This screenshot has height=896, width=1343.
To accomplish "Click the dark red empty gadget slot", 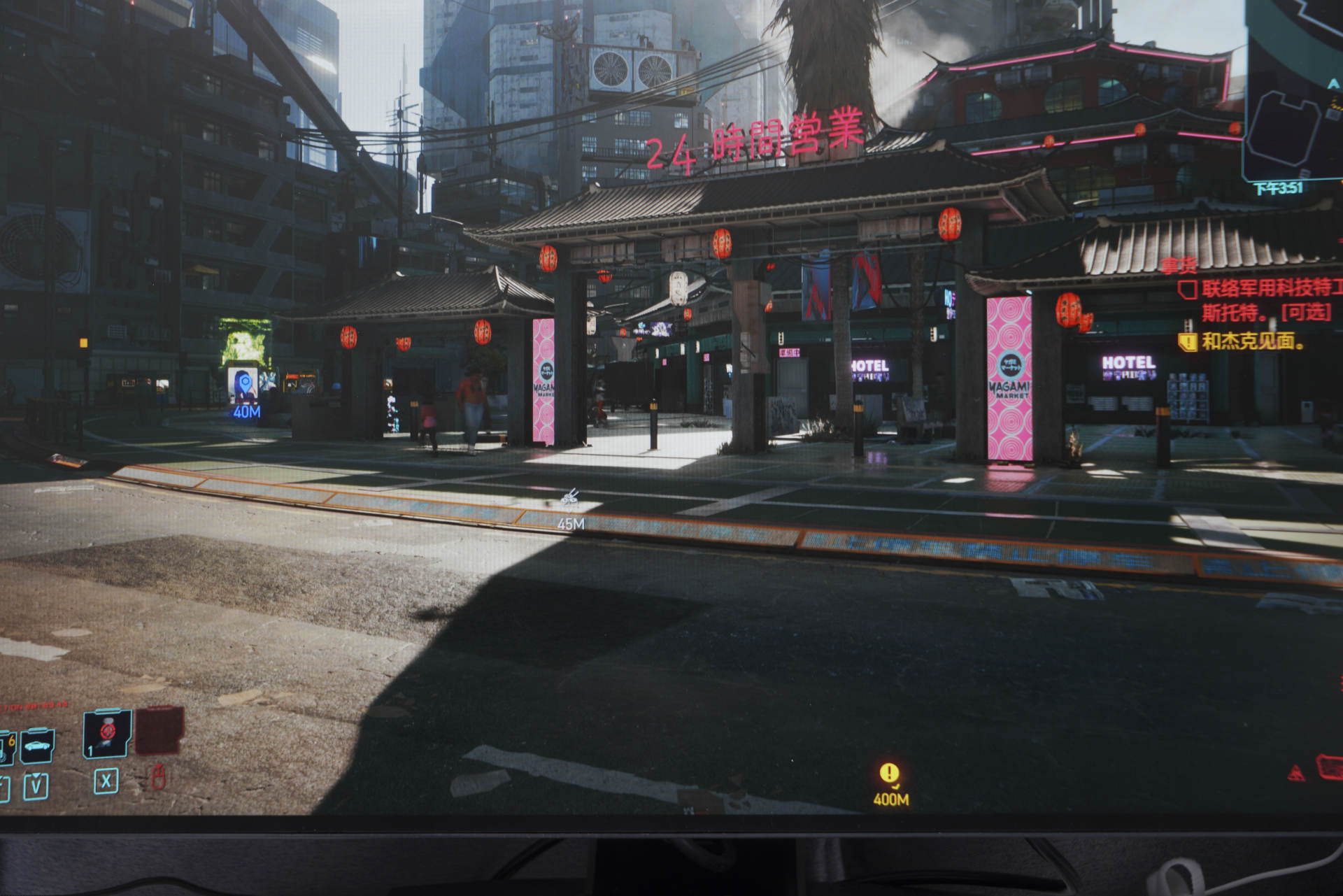I will pos(159,730).
